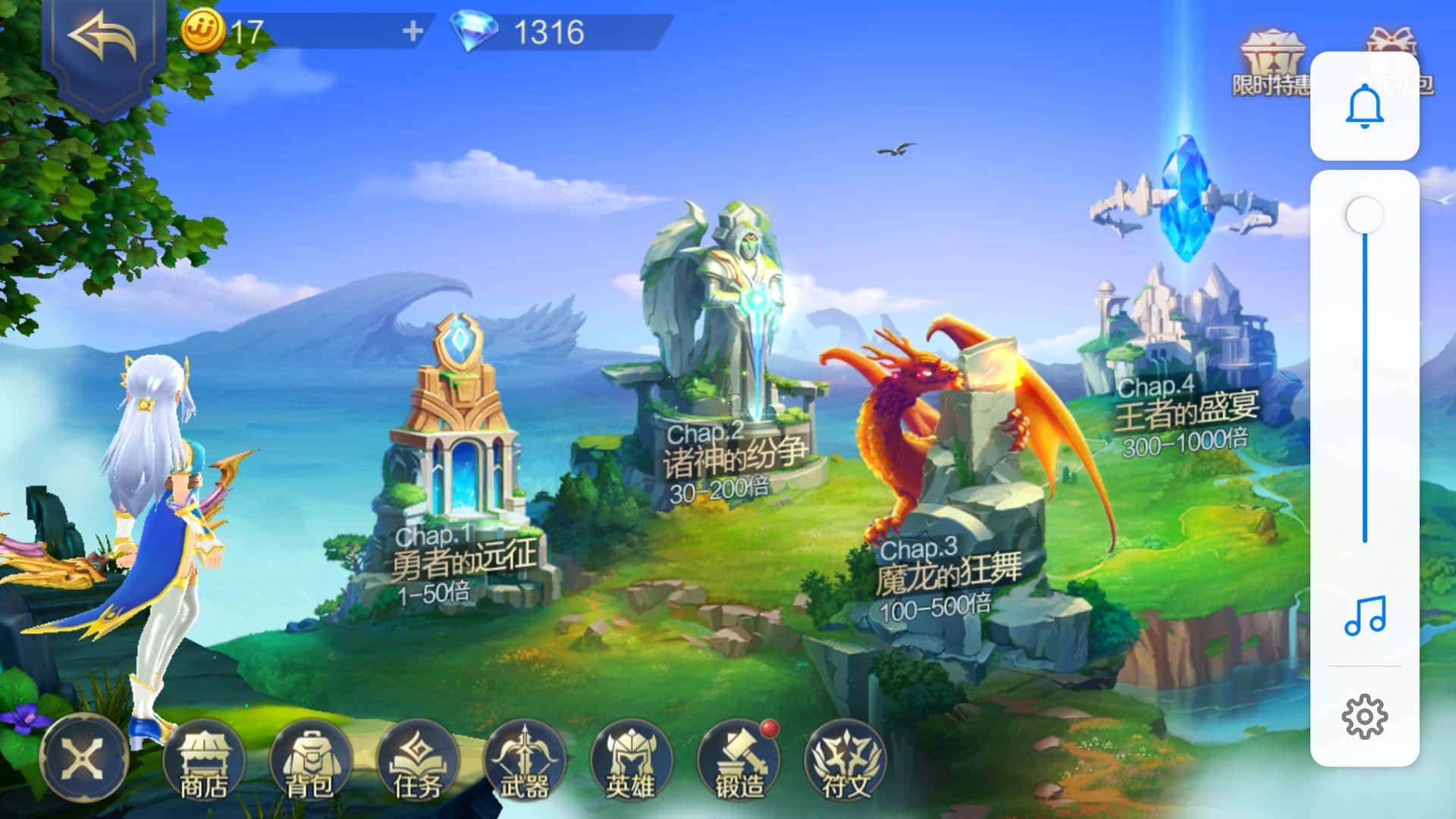The height and width of the screenshot is (819, 1456).
Task: Open the 限时特惠 limited-time offer
Action: pos(1271,64)
